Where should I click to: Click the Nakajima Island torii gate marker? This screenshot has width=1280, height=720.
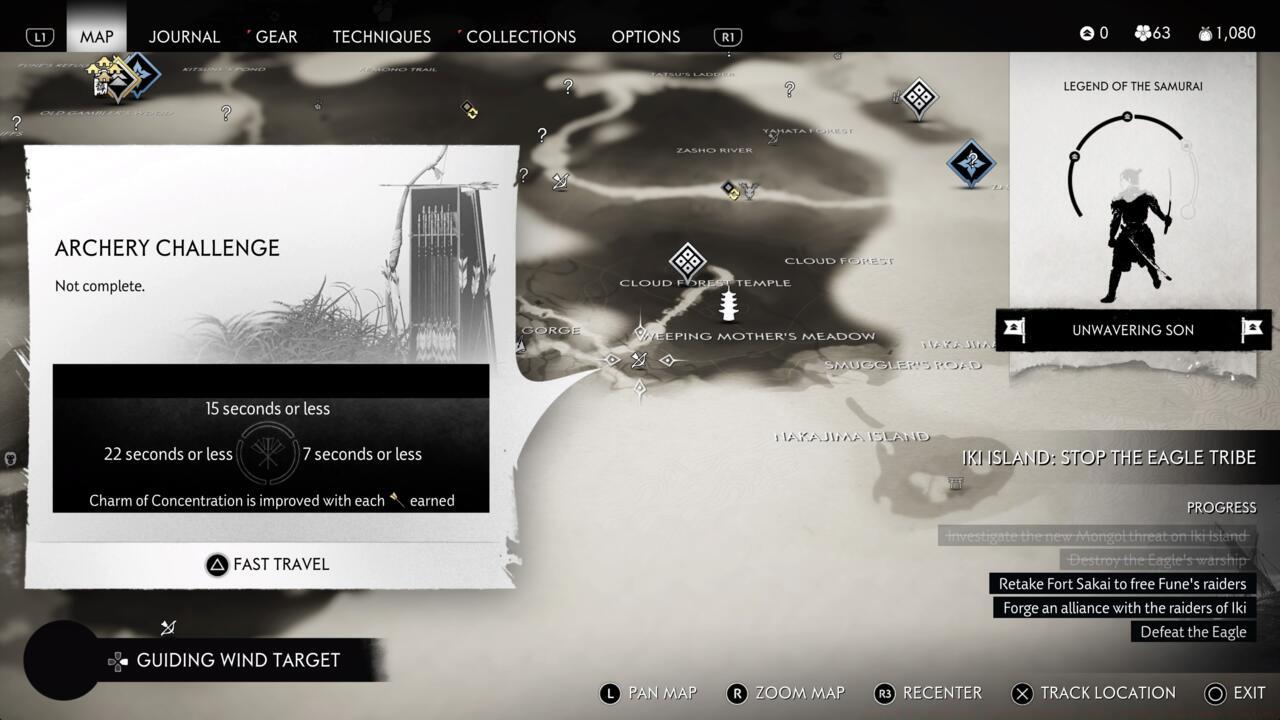[x=956, y=483]
